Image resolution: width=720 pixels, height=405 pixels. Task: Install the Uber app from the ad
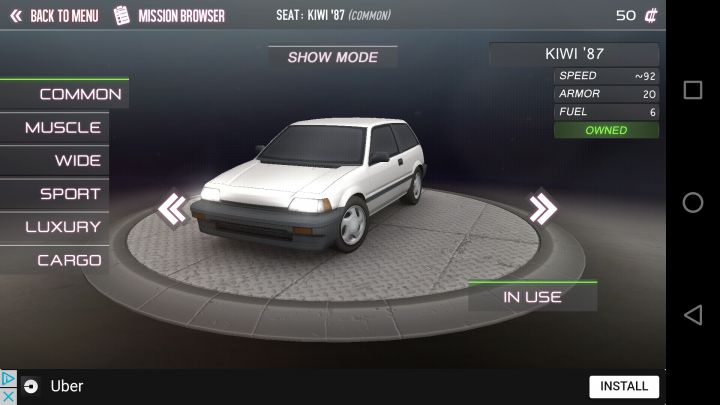pyautogui.click(x=624, y=386)
